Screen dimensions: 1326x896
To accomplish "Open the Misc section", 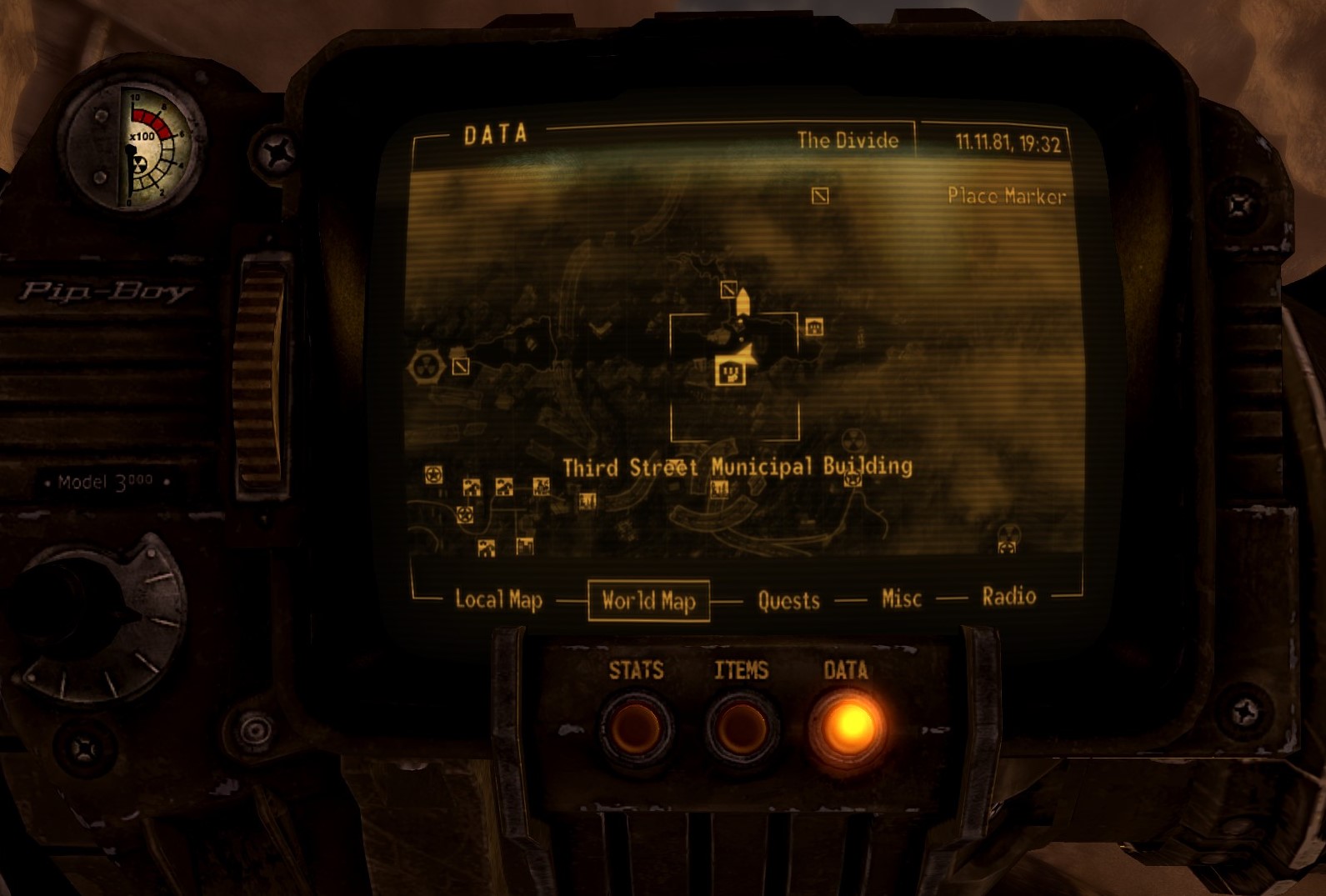I will point(902,598).
